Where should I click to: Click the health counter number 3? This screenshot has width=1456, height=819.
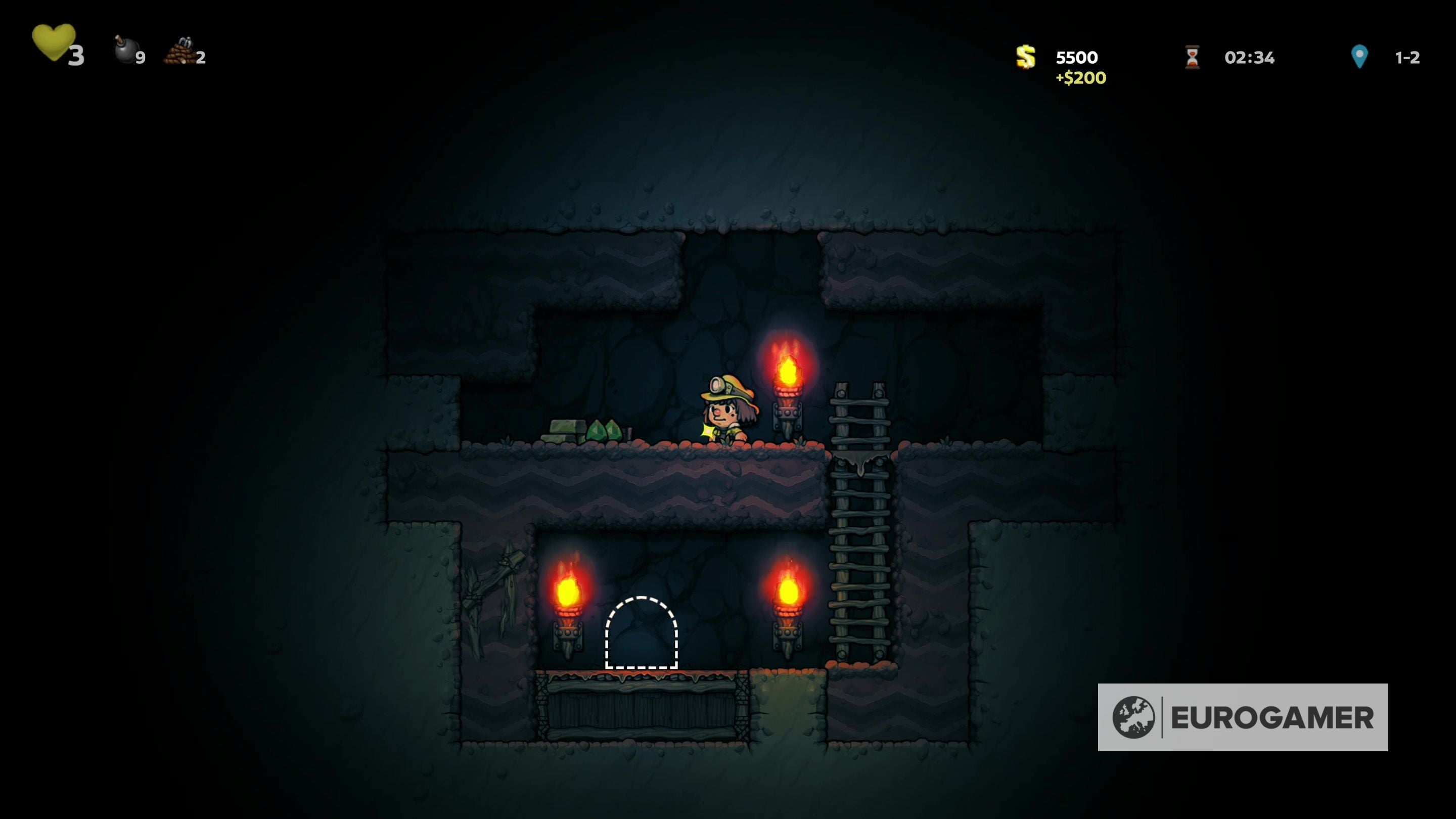(77, 57)
